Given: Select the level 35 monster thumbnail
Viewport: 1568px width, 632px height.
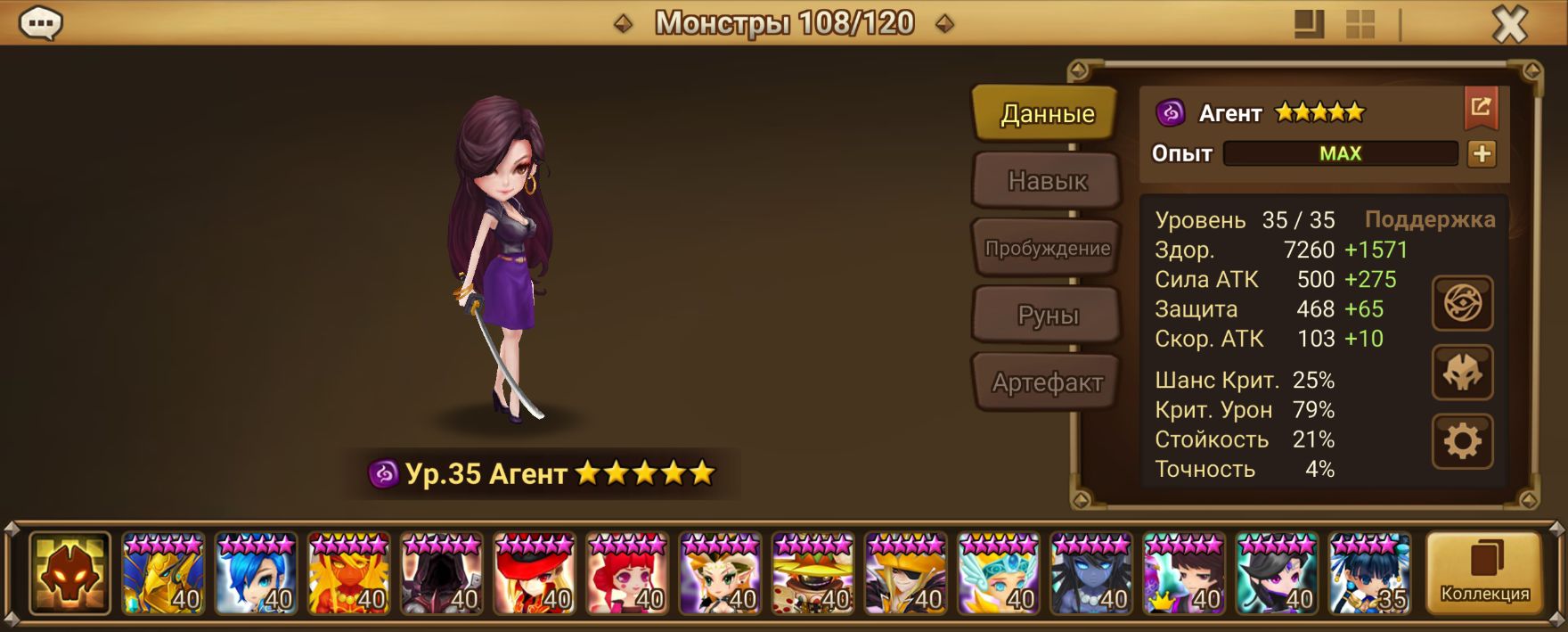Looking at the screenshot, I should [1369, 573].
